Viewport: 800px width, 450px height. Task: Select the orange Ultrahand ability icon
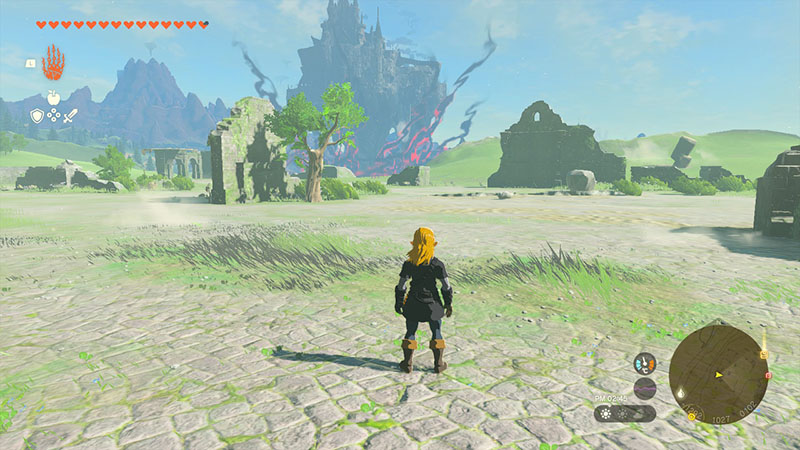pyautogui.click(x=52, y=62)
